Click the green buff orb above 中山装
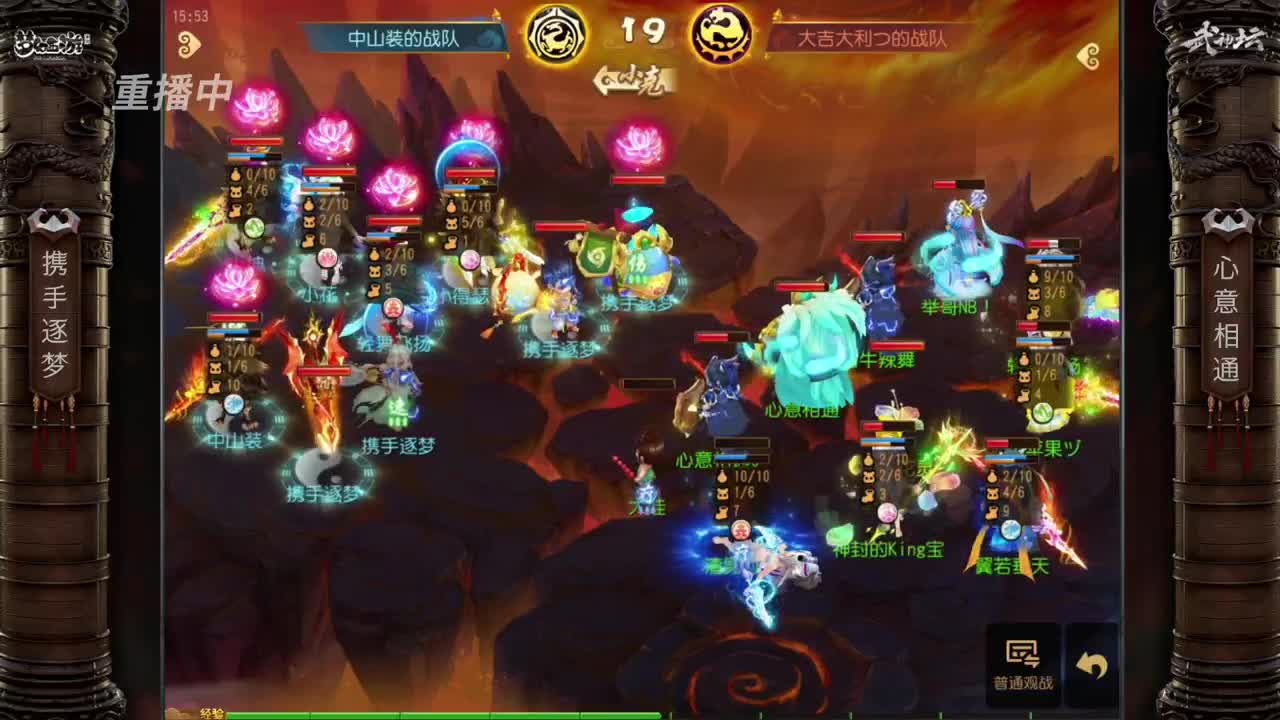This screenshot has width=1280, height=720. 254,226
